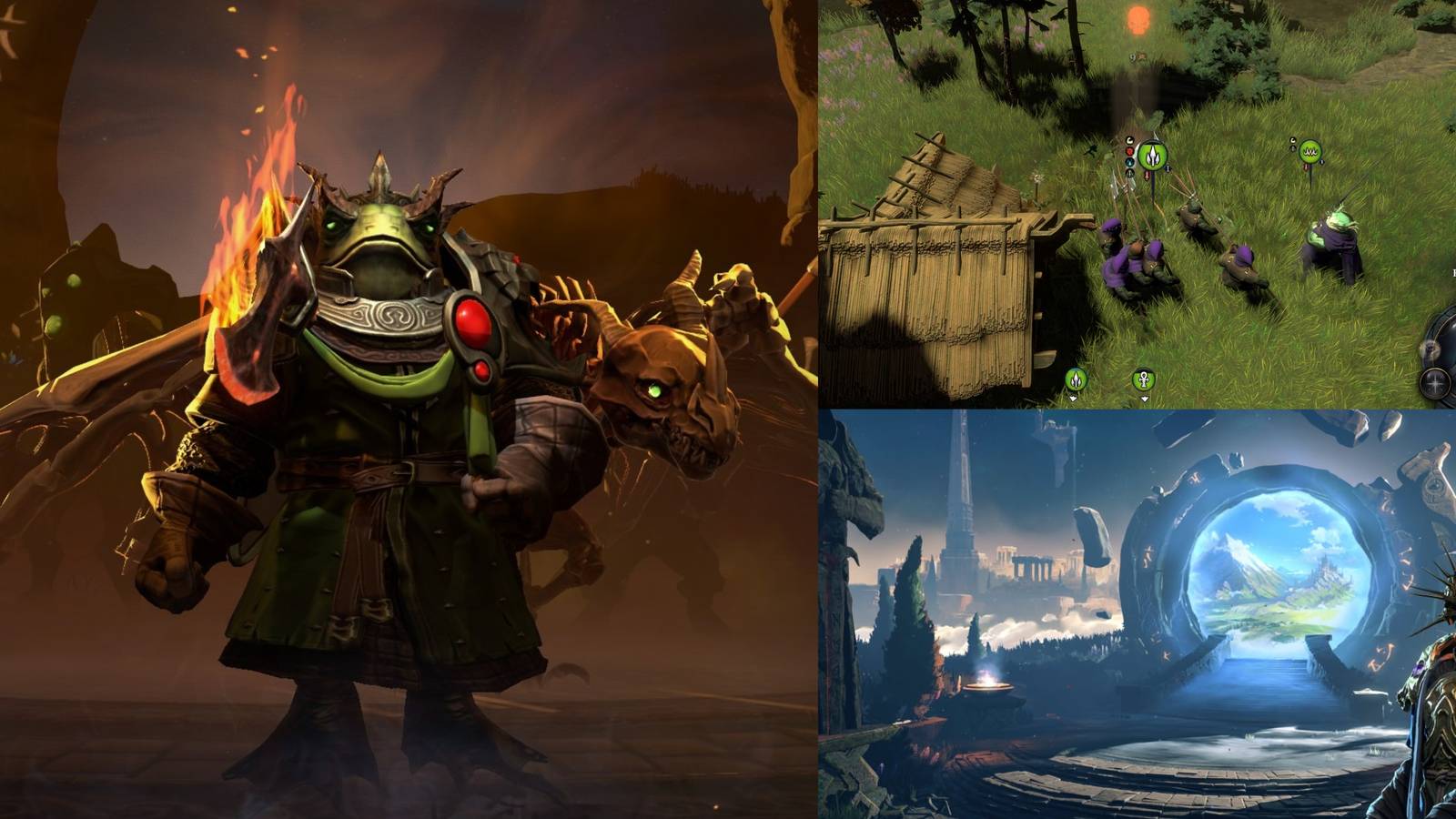
Task: Click the blue status orb on the banner stack
Action: tap(1128, 163)
